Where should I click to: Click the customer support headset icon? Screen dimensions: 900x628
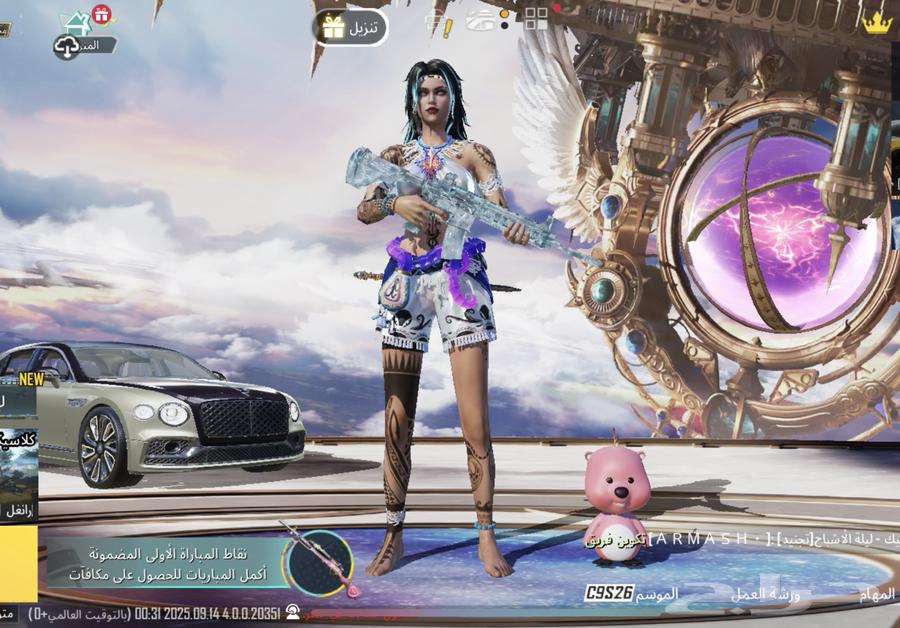(x=292, y=611)
